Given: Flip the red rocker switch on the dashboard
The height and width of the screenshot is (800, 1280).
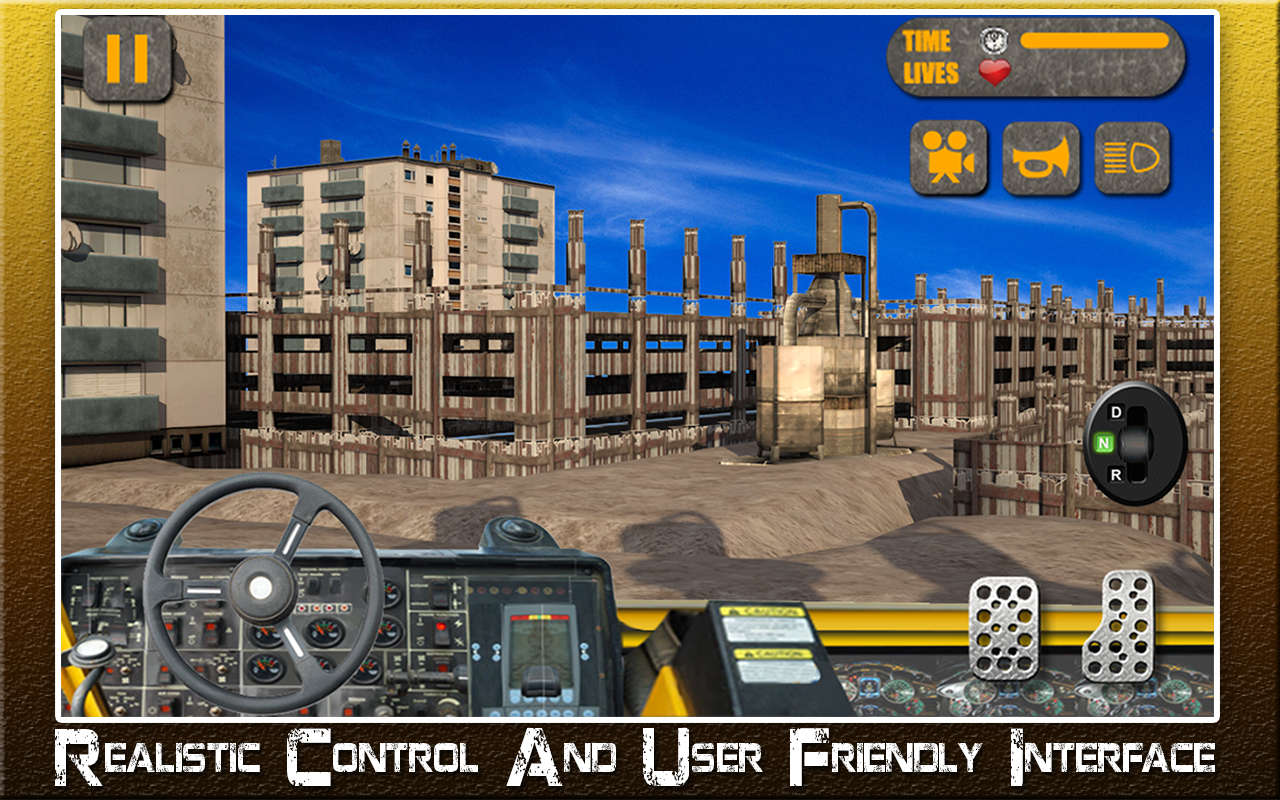Looking at the screenshot, I should pyautogui.click(x=441, y=628).
